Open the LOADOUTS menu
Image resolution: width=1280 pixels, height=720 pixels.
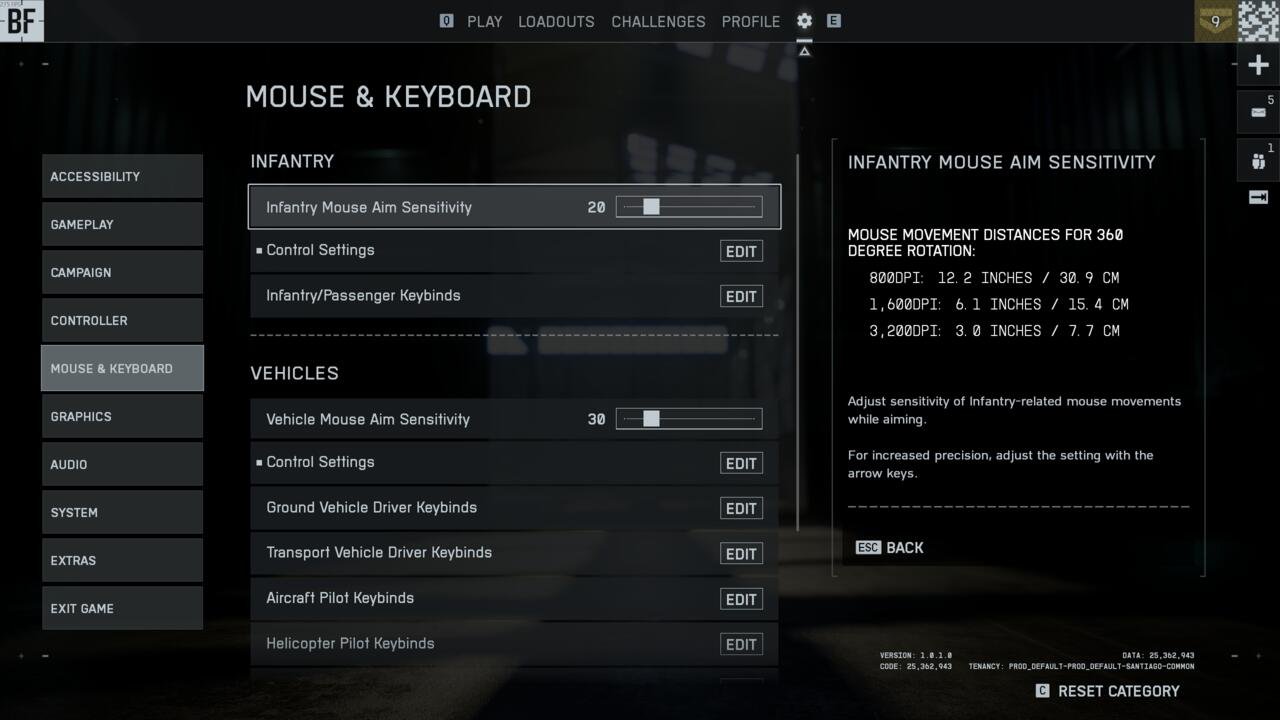(556, 21)
